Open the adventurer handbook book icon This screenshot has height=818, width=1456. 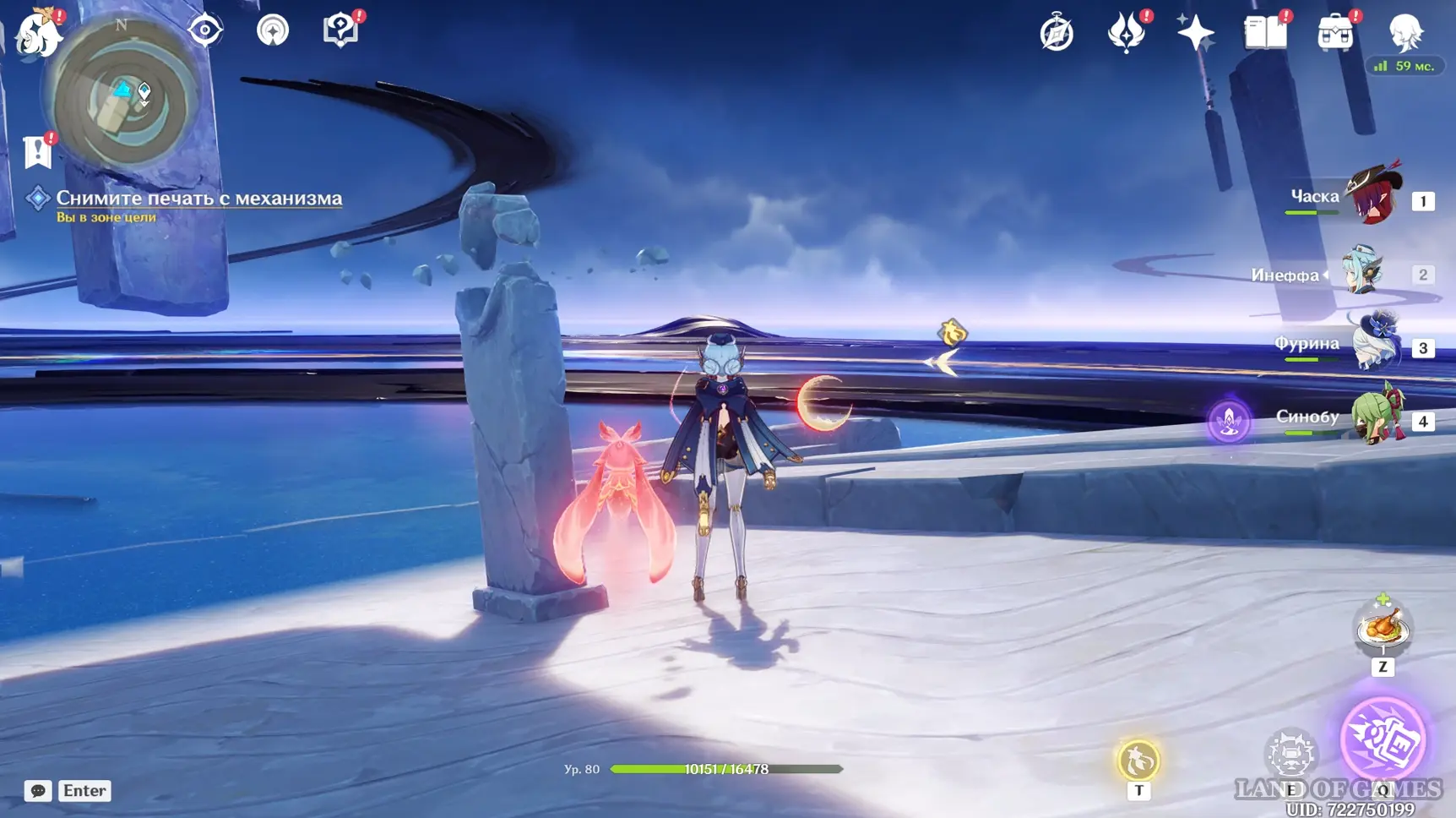point(1265,34)
